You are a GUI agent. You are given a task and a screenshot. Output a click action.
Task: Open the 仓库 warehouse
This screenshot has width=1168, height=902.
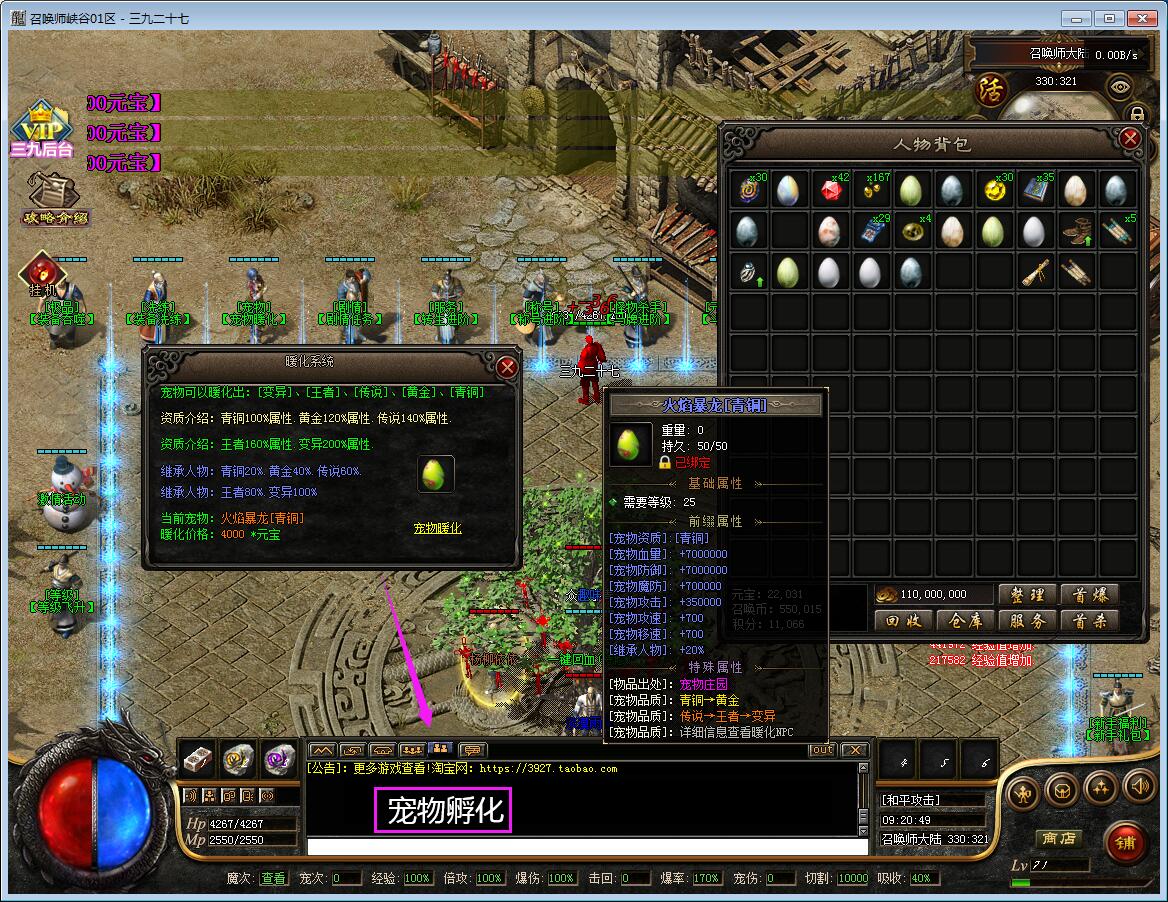pyautogui.click(x=964, y=621)
